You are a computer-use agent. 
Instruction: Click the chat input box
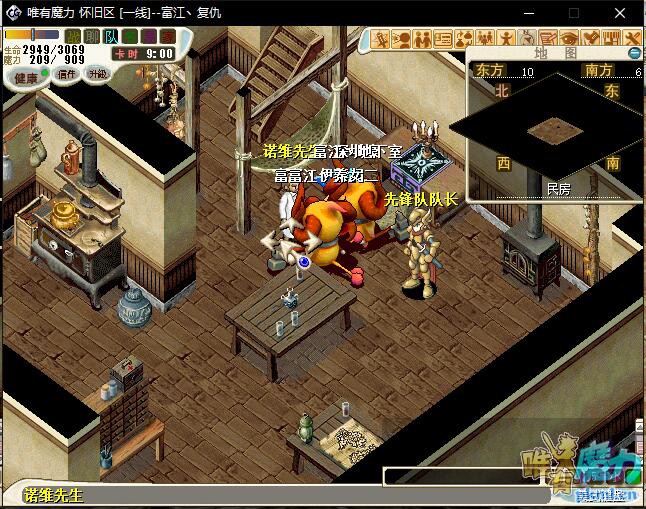460,476
